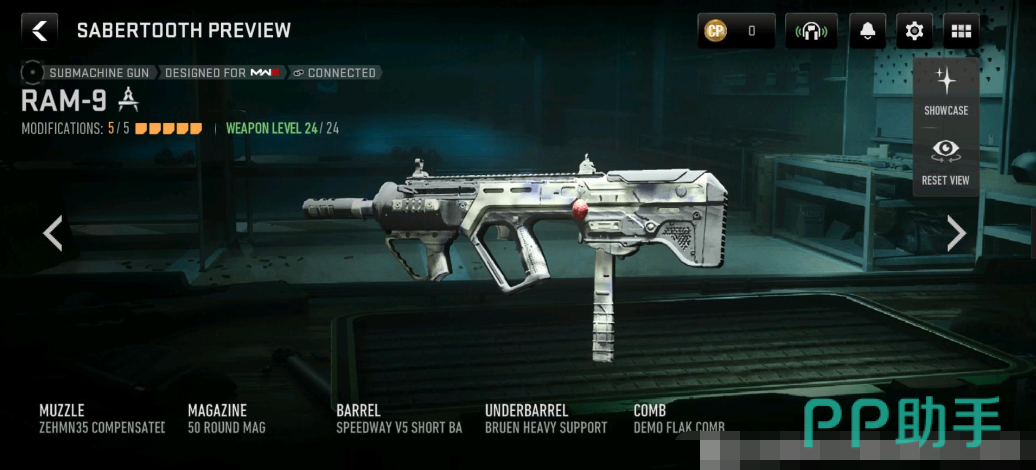Open the COD Points balance
Image resolution: width=1036 pixels, height=470 pixels.
click(736, 31)
